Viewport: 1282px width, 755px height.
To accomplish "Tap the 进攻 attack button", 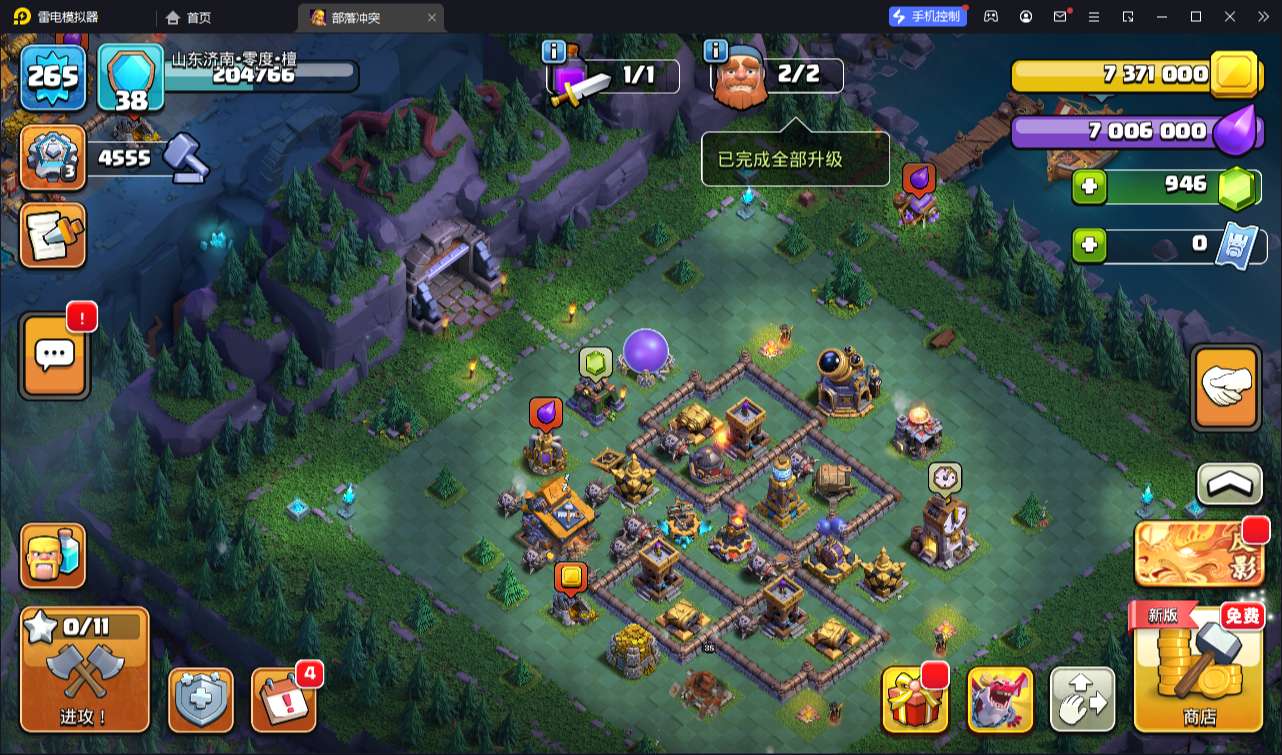I will (x=85, y=669).
